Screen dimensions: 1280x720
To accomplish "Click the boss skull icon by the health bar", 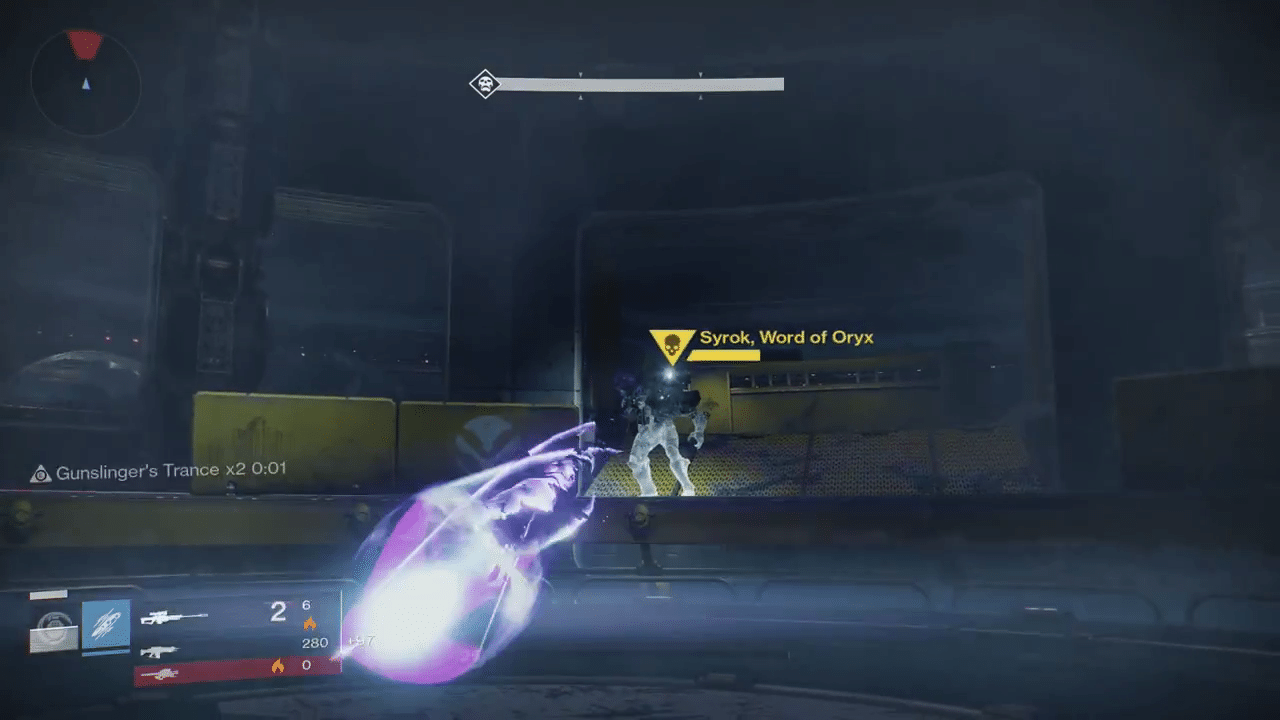I will coord(485,84).
